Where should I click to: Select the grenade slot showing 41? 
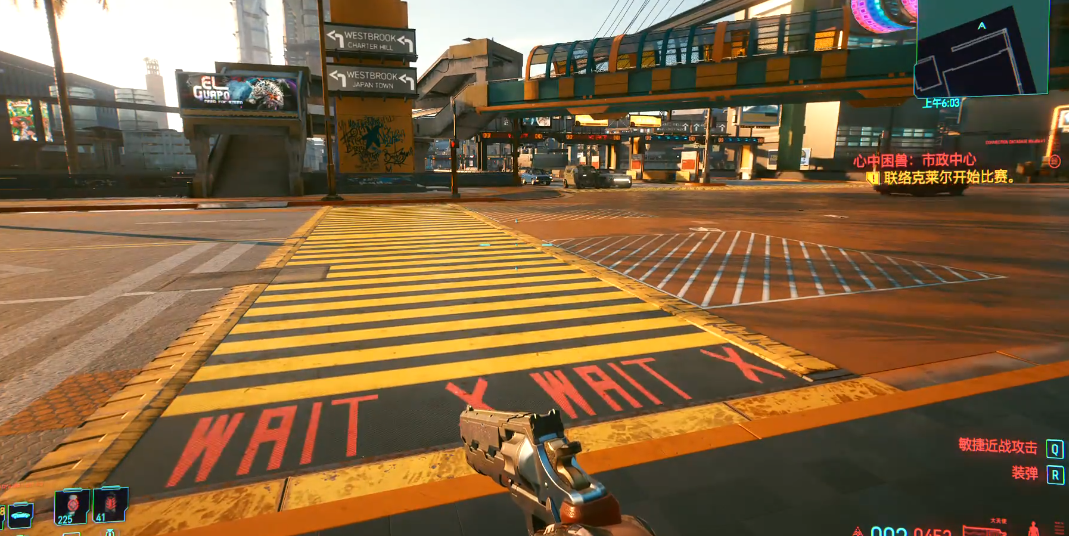[110, 504]
